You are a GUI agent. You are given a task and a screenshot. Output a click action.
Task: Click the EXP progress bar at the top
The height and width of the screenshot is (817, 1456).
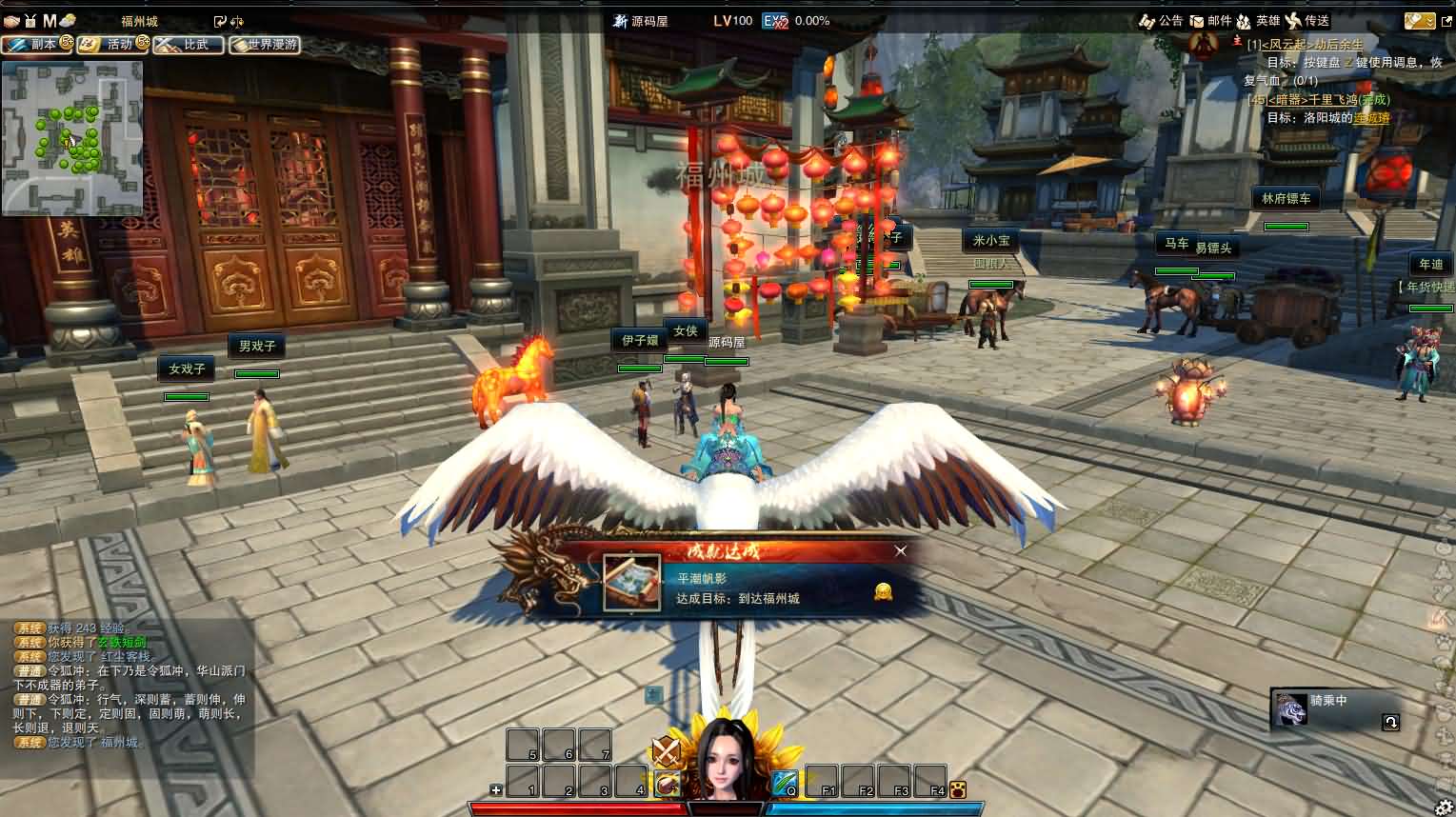pos(790,19)
